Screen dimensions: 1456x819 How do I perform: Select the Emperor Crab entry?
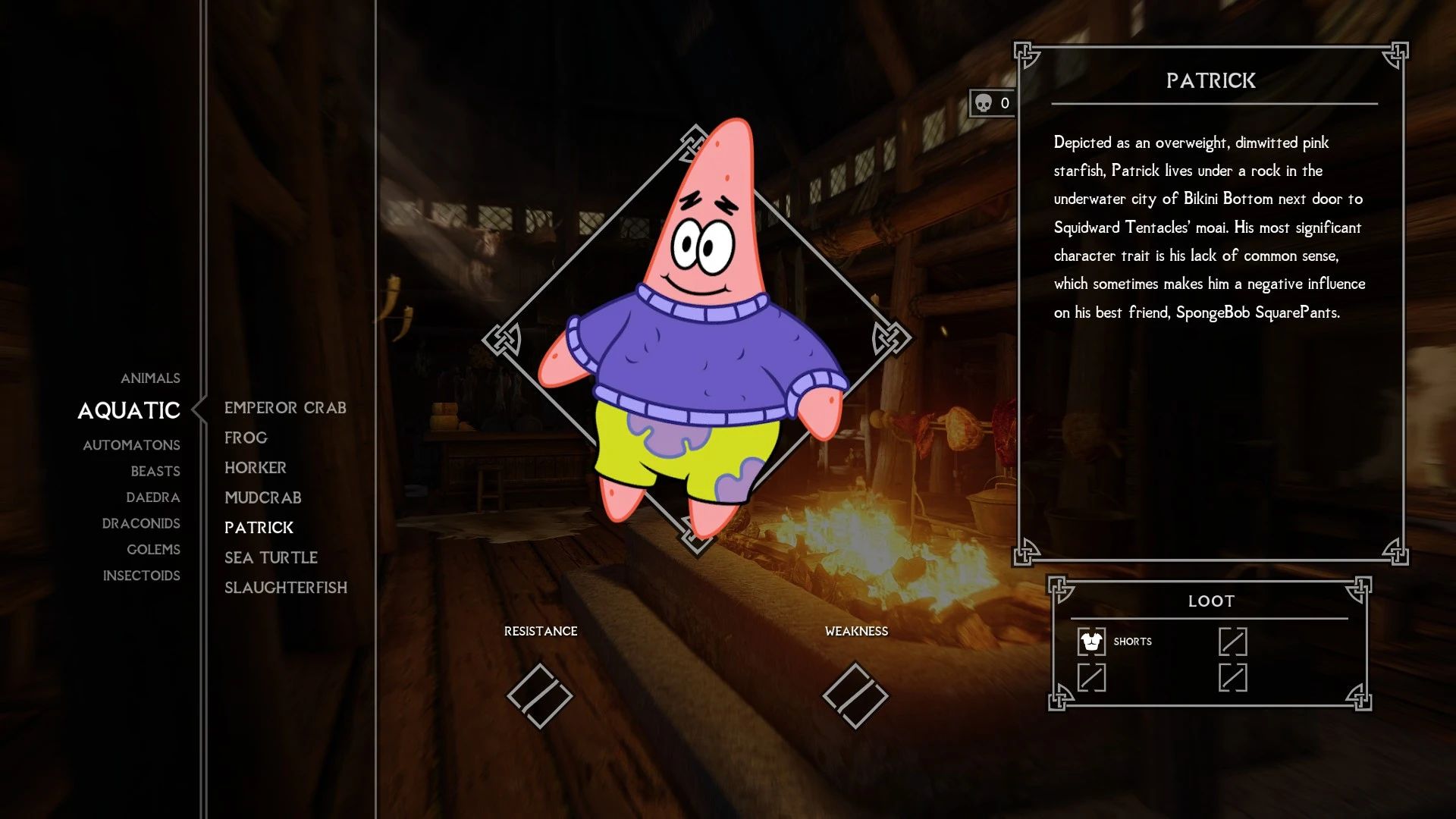[285, 408]
